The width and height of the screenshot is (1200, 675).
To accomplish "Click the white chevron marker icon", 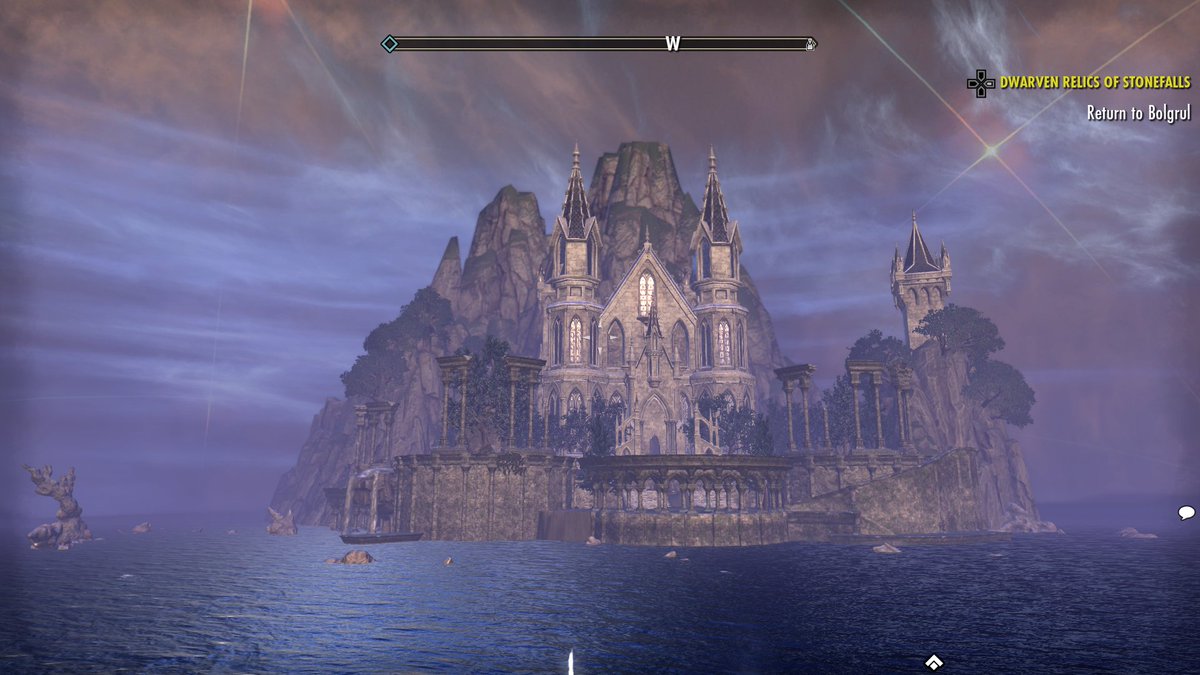I will (934, 662).
